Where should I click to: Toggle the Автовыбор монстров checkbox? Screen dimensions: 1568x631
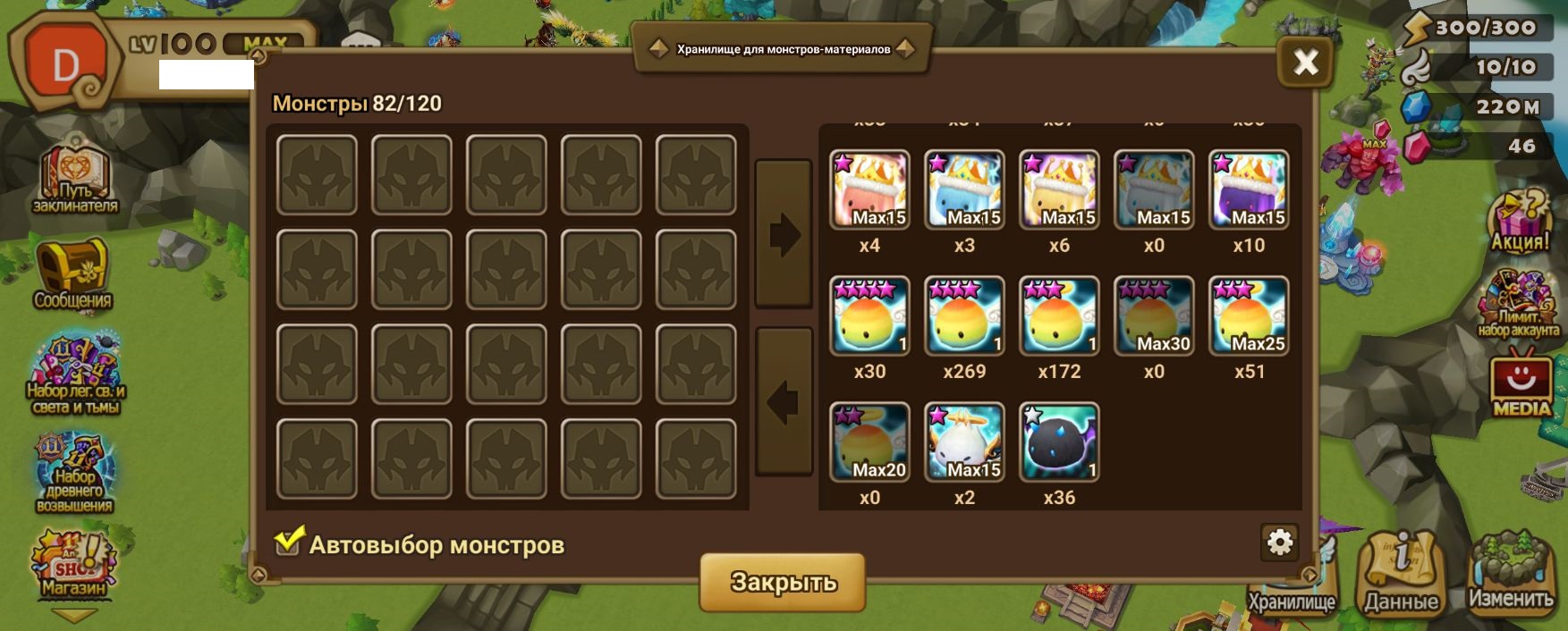[x=288, y=542]
